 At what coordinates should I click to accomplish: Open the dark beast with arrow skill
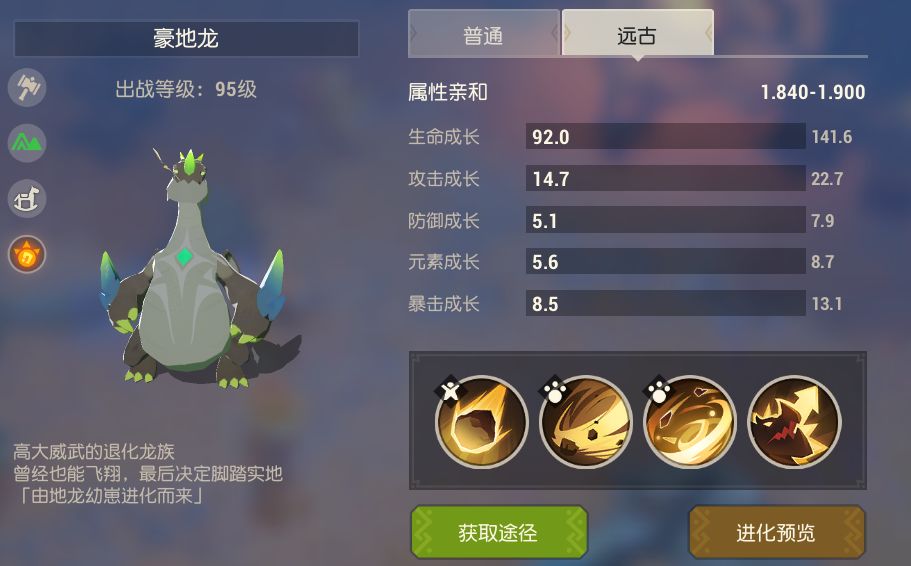point(794,422)
